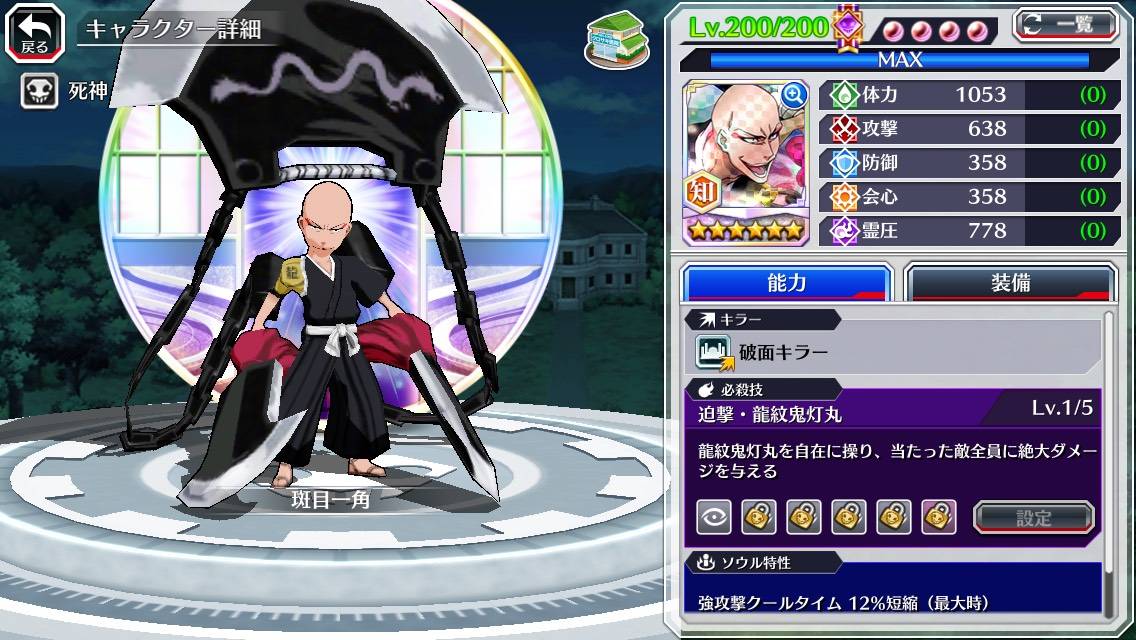Click the greyed 設定 button
Viewport: 1136px width, 640px height.
(x=1034, y=517)
